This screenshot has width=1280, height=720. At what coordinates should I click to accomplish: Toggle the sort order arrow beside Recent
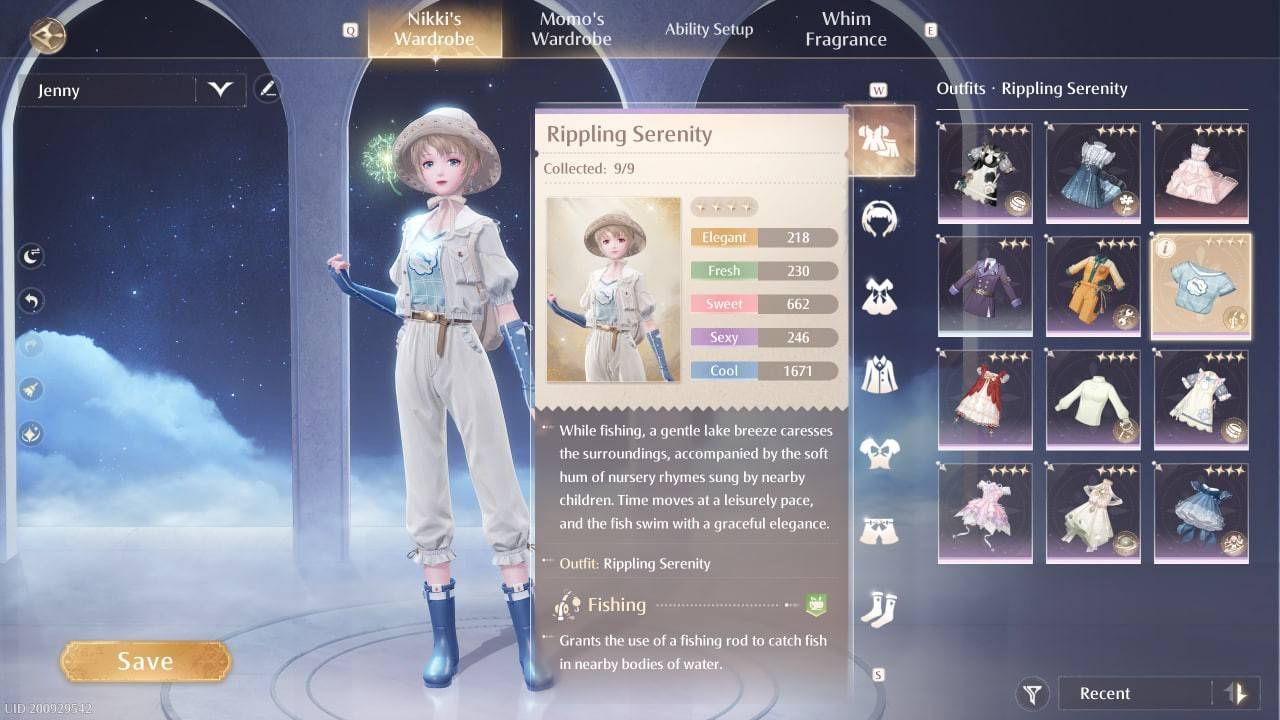point(1237,693)
